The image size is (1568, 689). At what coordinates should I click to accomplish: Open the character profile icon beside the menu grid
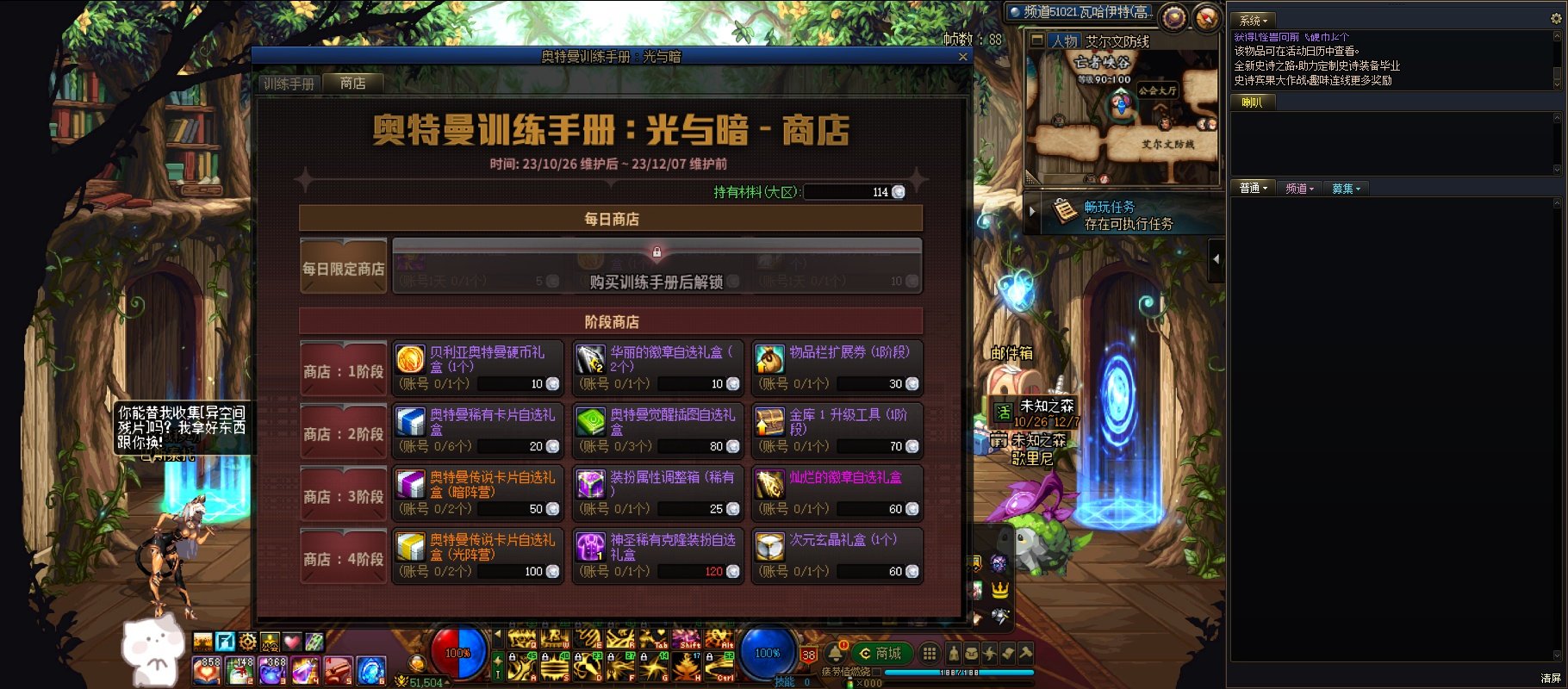[x=955, y=653]
